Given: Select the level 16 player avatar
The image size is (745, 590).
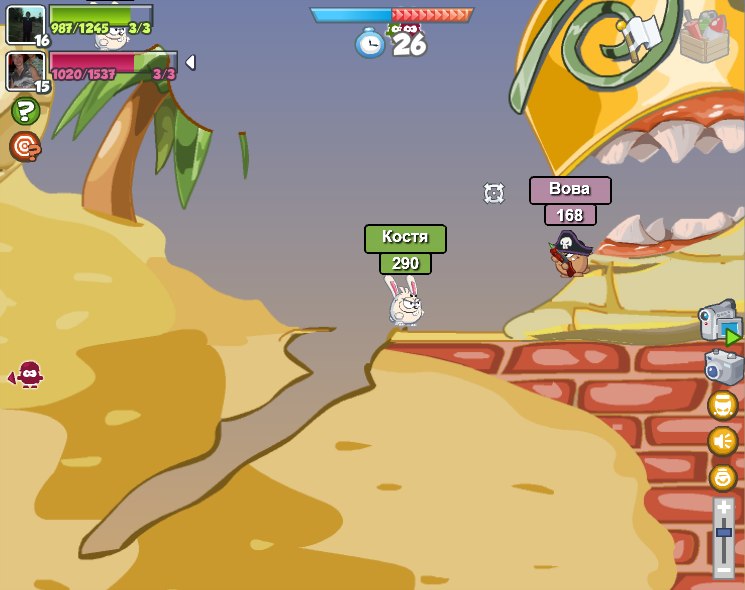Looking at the screenshot, I should (25, 24).
